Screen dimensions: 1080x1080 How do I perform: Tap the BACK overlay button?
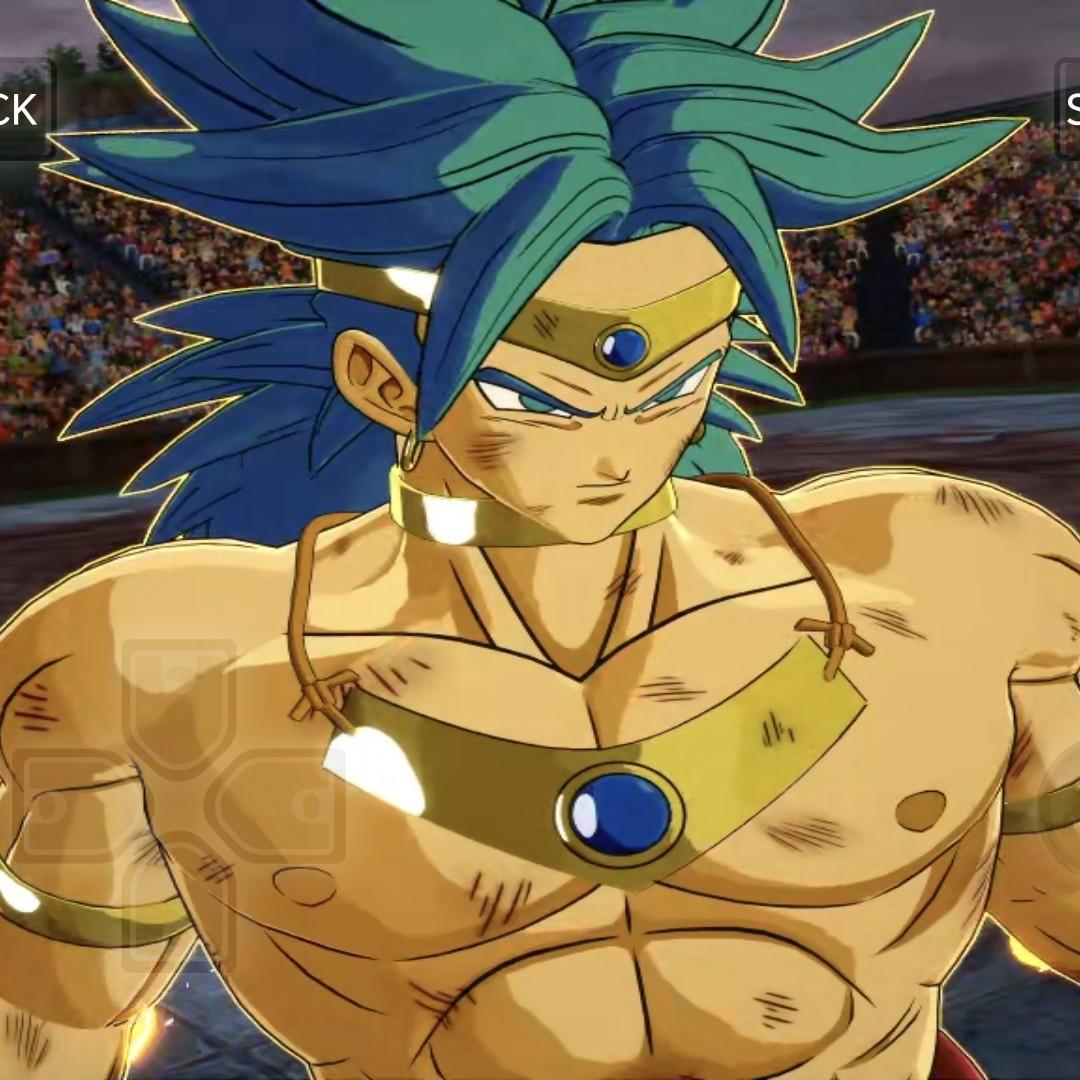click(22, 108)
